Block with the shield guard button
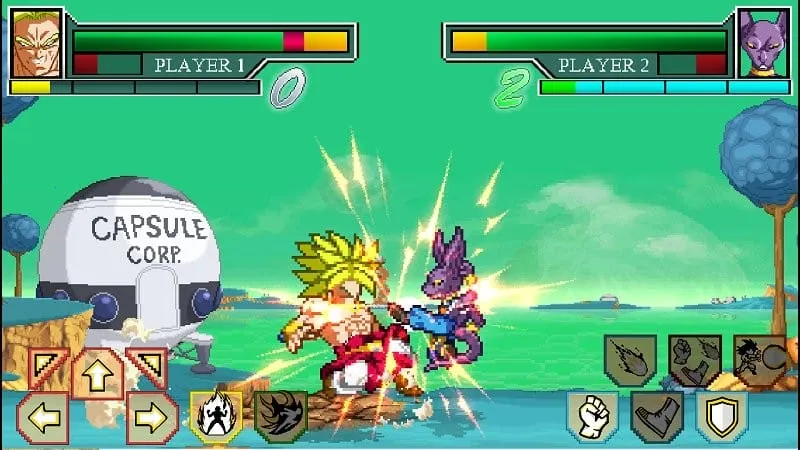 pyautogui.click(x=722, y=416)
